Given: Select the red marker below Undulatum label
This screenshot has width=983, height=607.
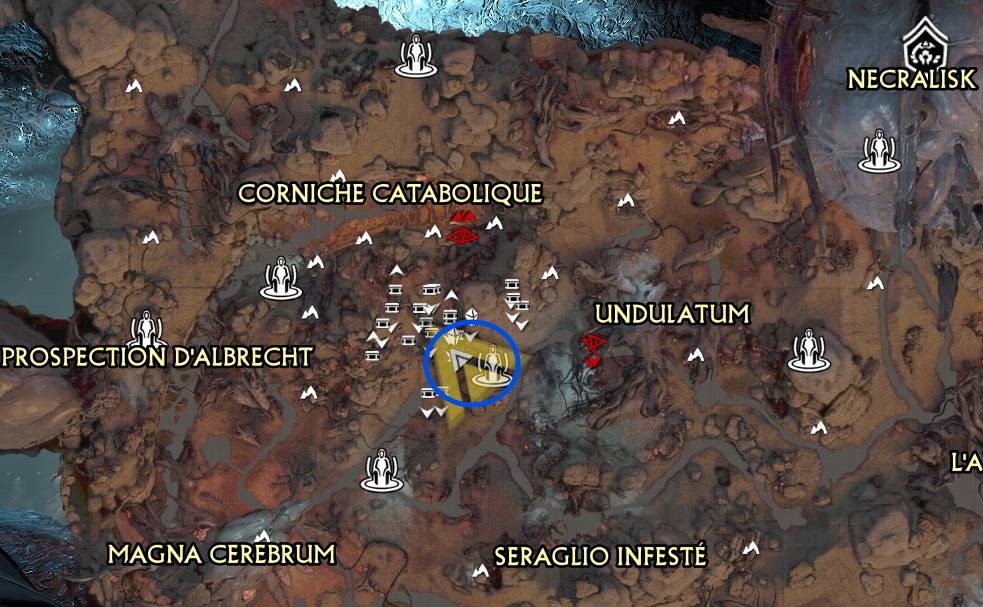Looking at the screenshot, I should [594, 348].
